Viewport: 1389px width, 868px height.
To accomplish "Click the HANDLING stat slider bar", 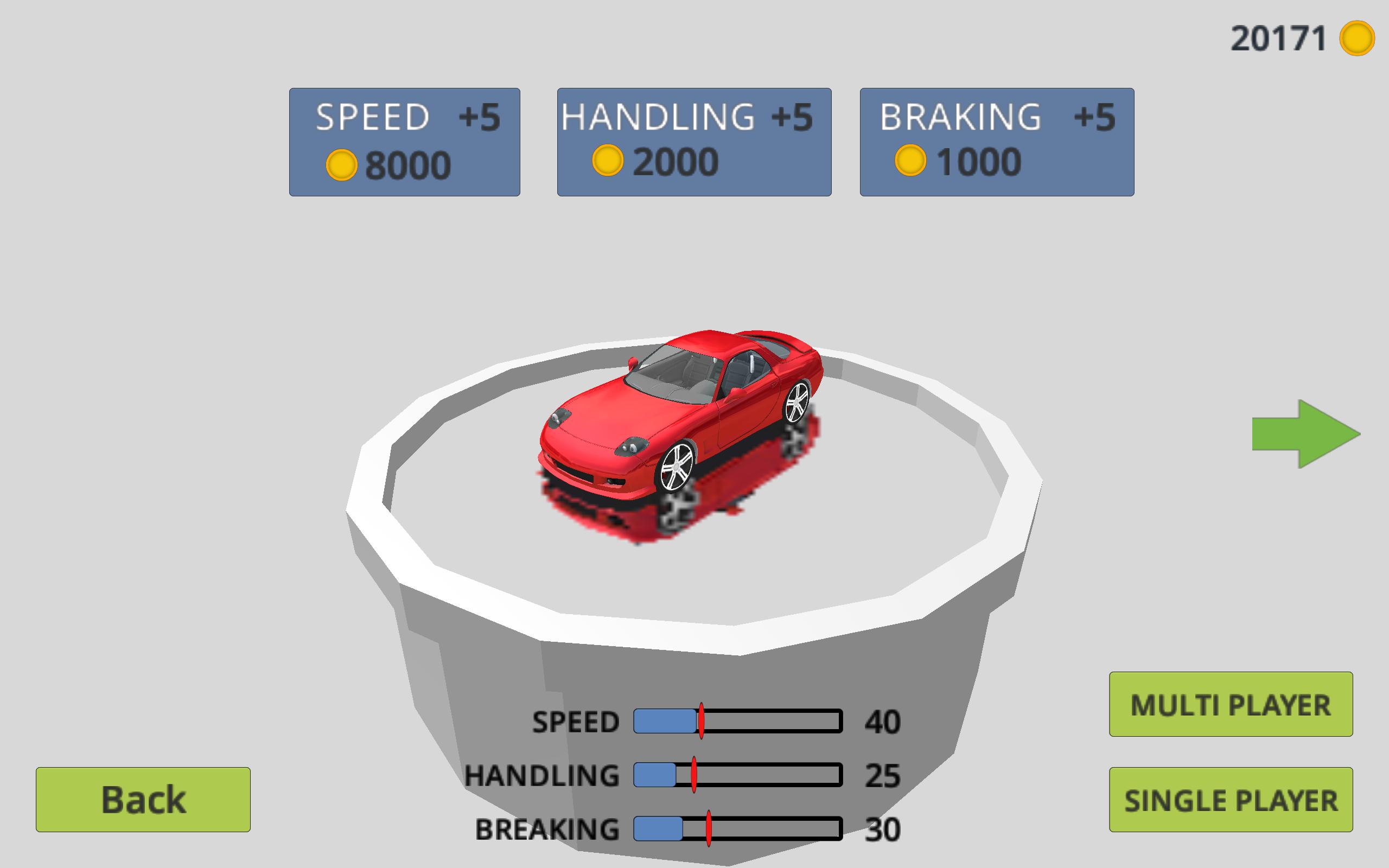I will pos(736,775).
